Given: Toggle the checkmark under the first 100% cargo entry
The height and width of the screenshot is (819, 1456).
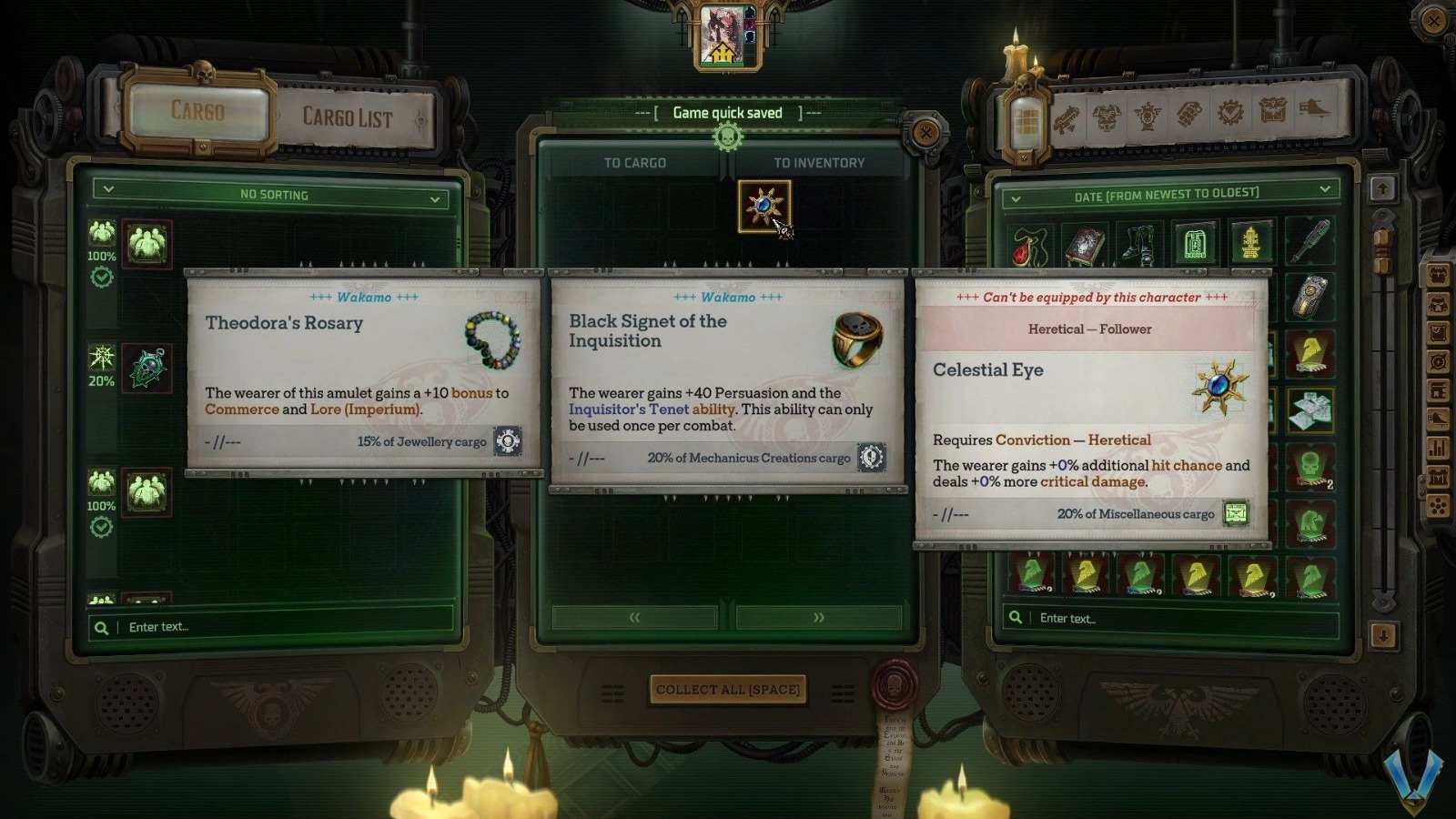Looking at the screenshot, I should click(102, 278).
